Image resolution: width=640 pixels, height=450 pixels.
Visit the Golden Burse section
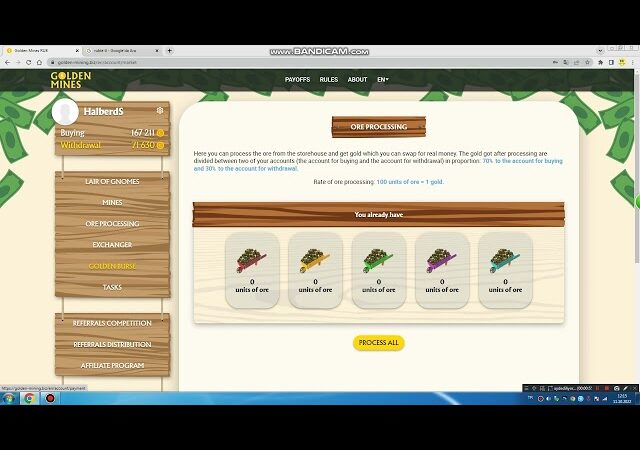click(x=112, y=266)
